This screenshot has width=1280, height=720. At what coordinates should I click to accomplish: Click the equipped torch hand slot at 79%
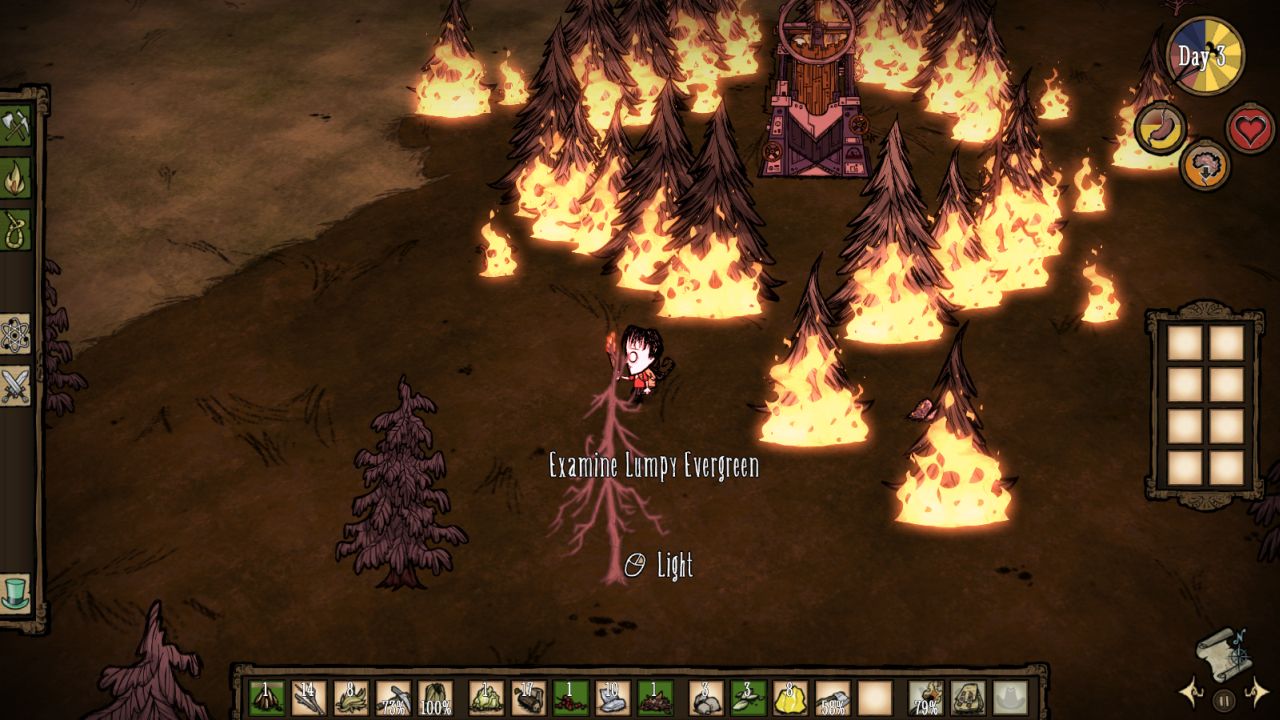[x=927, y=697]
